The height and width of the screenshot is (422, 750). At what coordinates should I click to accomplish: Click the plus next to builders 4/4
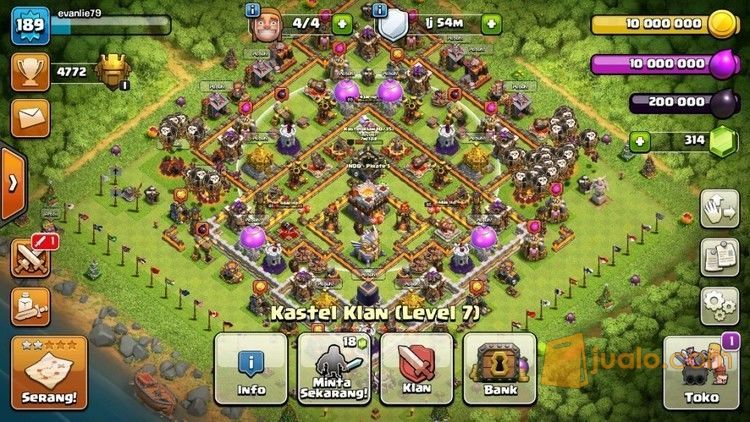coord(343,23)
